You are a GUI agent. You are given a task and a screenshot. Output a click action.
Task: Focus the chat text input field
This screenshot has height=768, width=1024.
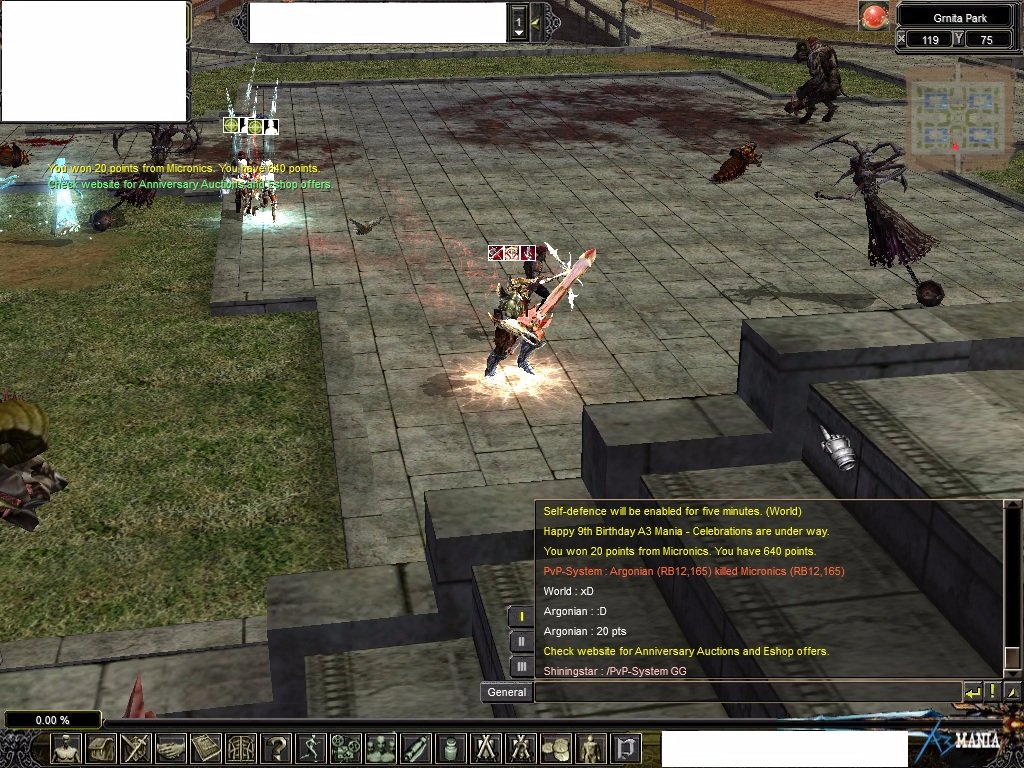(747, 692)
